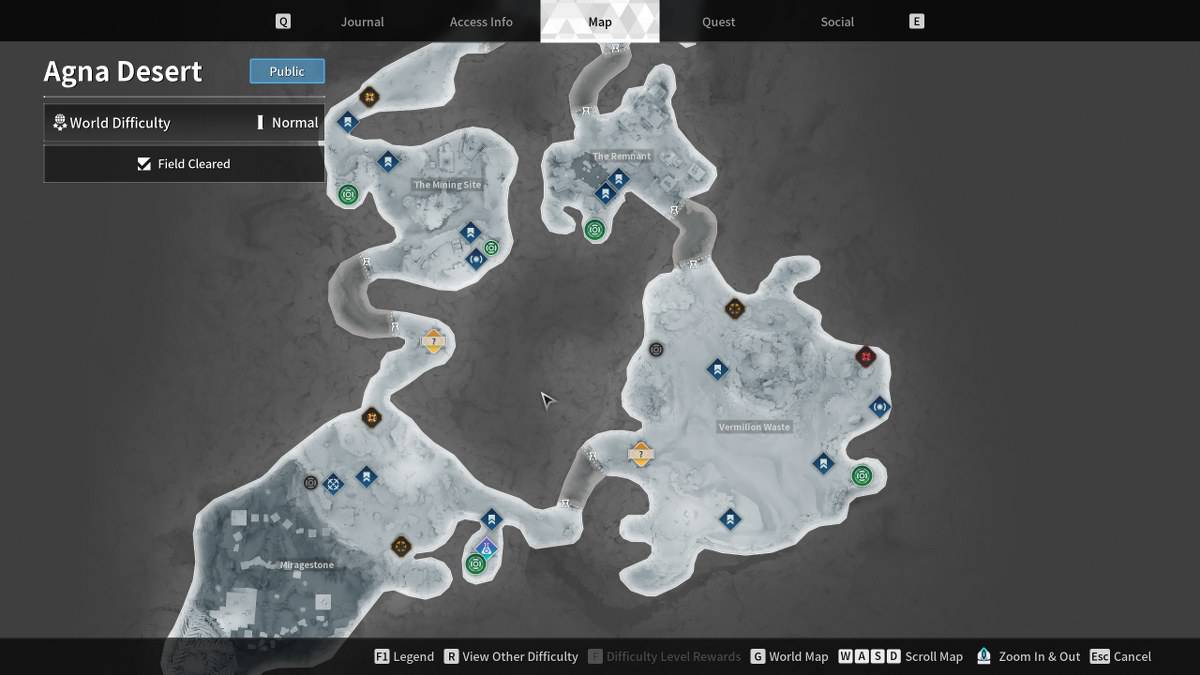The height and width of the screenshot is (675, 1200).
Task: Open the Access Info tab
Action: pyautogui.click(x=481, y=22)
